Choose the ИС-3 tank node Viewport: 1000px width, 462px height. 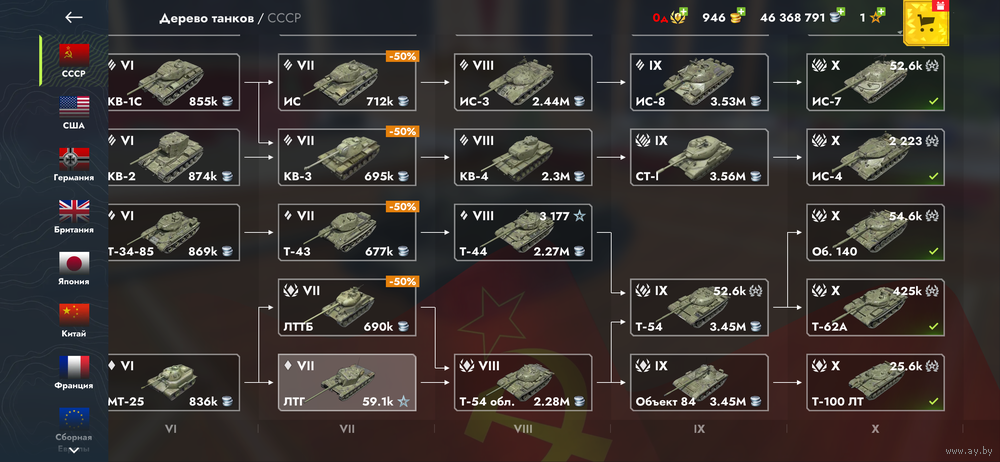(x=523, y=82)
